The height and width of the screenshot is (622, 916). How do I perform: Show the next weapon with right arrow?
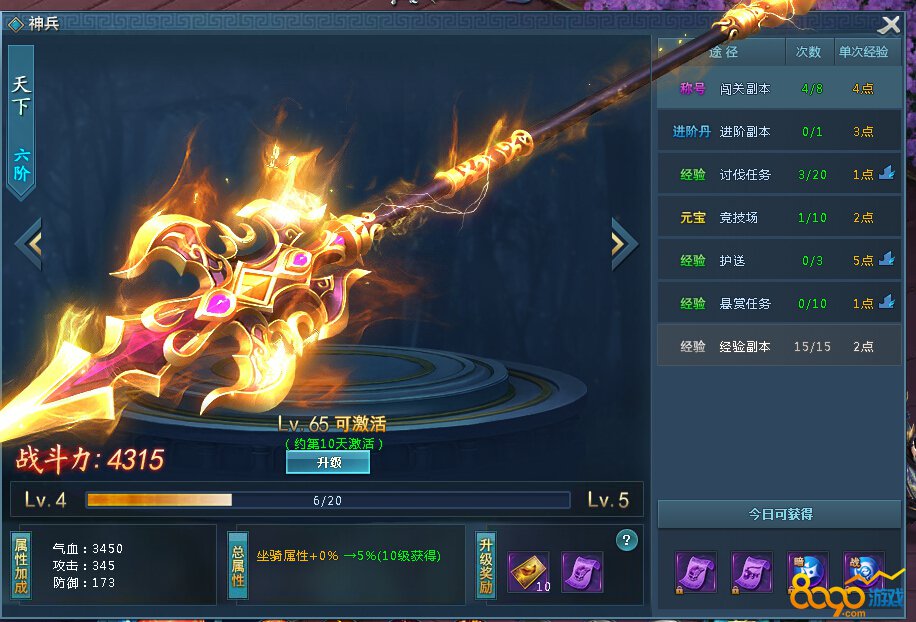pos(623,242)
